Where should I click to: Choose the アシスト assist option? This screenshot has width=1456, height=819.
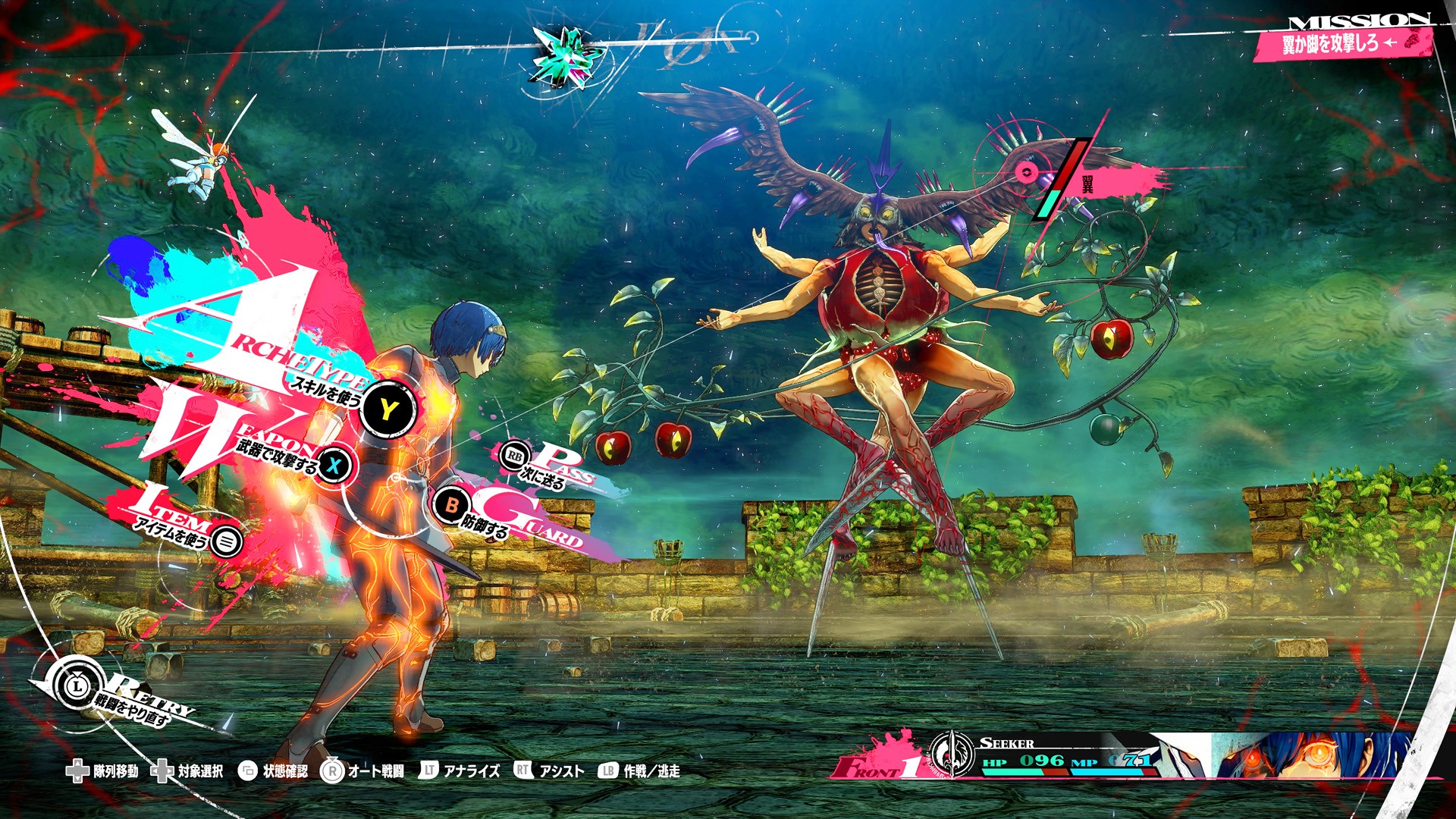[550, 771]
